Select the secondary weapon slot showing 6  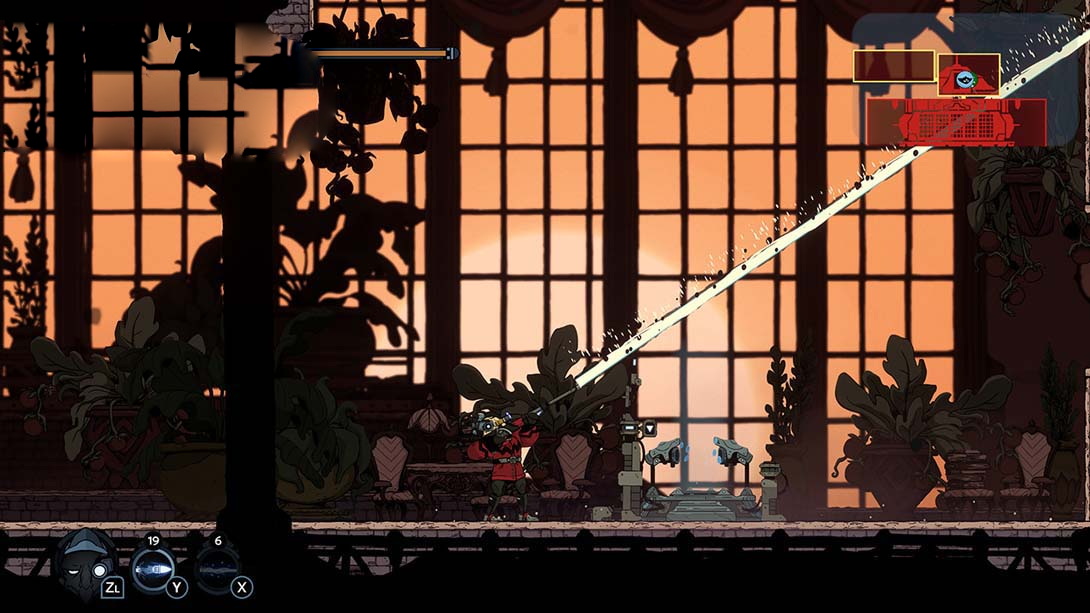(217, 568)
